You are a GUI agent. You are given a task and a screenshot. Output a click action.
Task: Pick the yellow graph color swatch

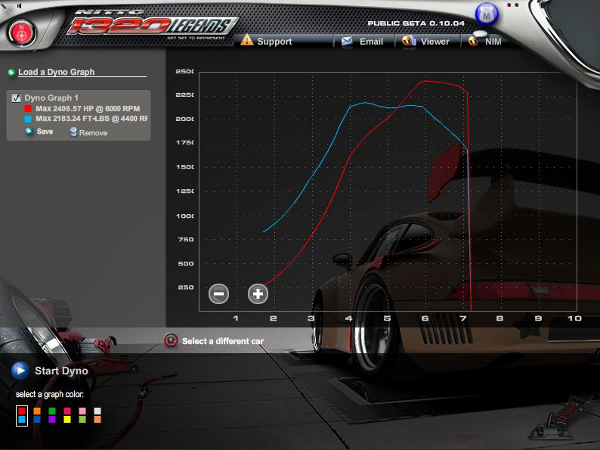(67, 420)
